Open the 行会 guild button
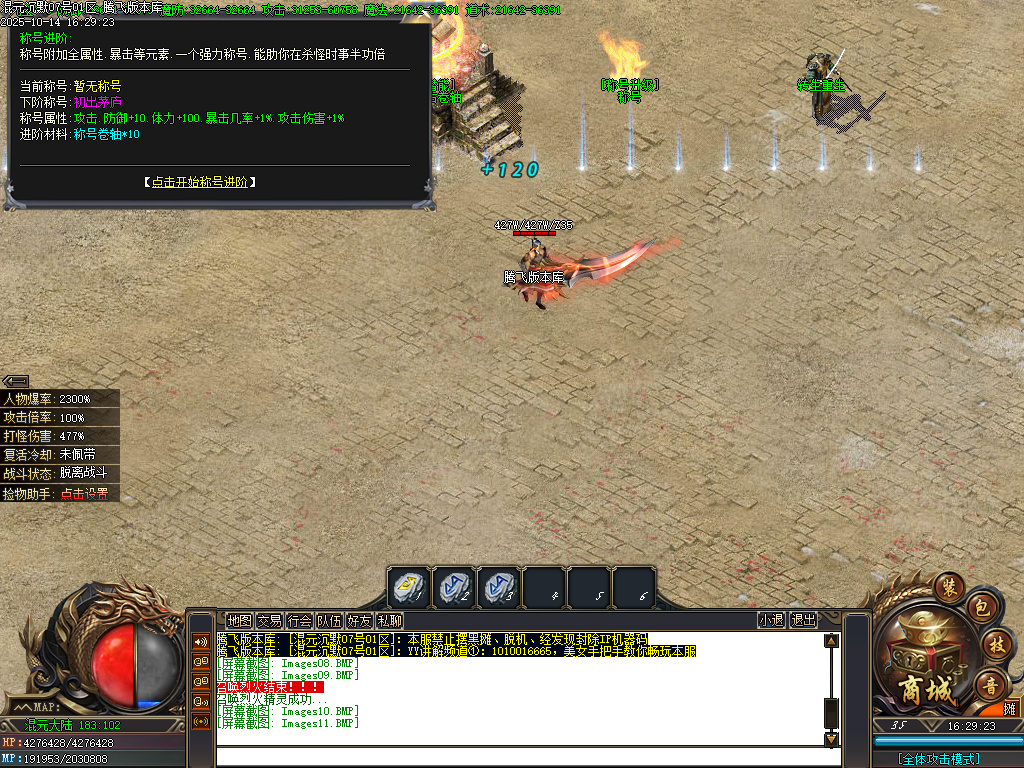The image size is (1024, 768). point(299,620)
